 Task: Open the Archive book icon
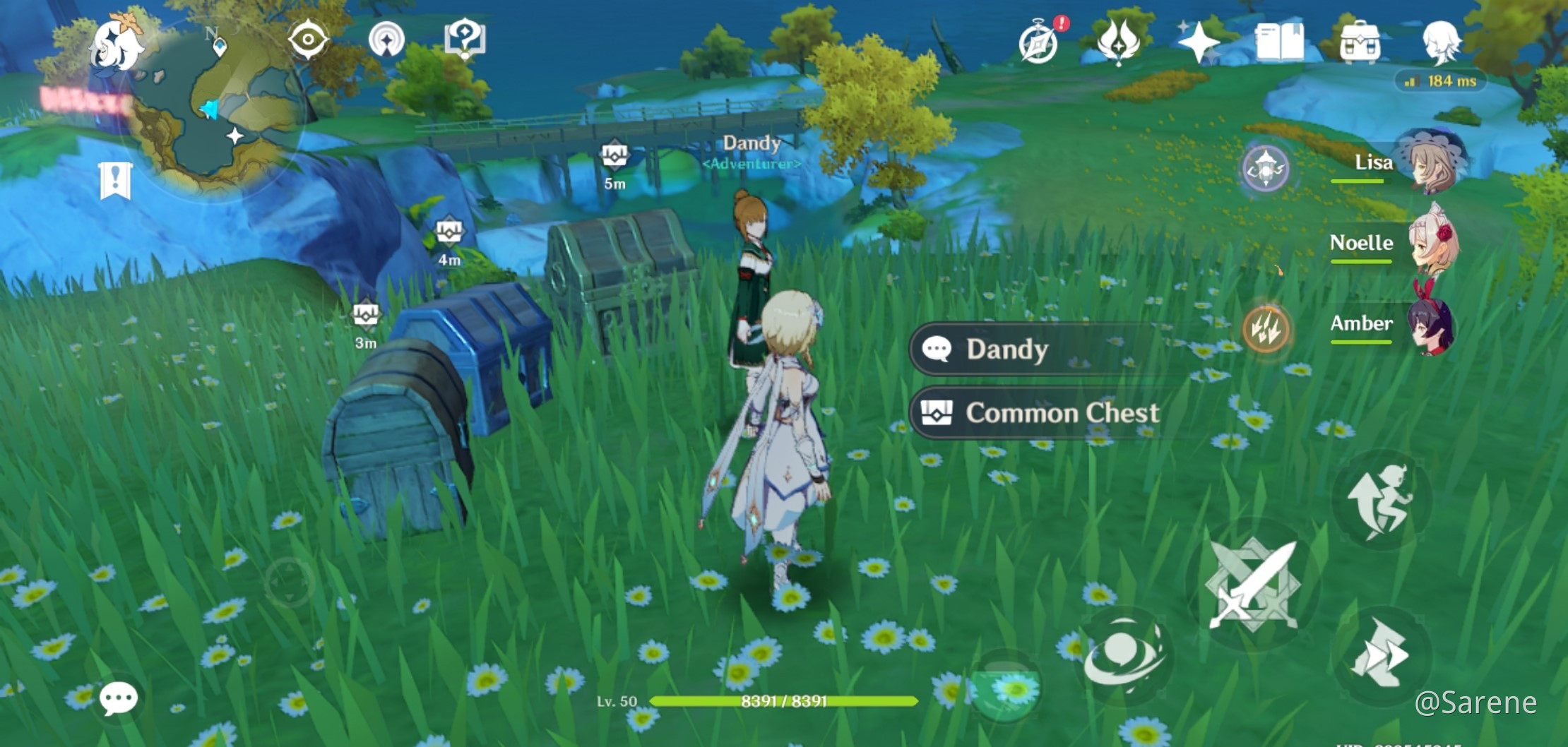(x=1279, y=42)
